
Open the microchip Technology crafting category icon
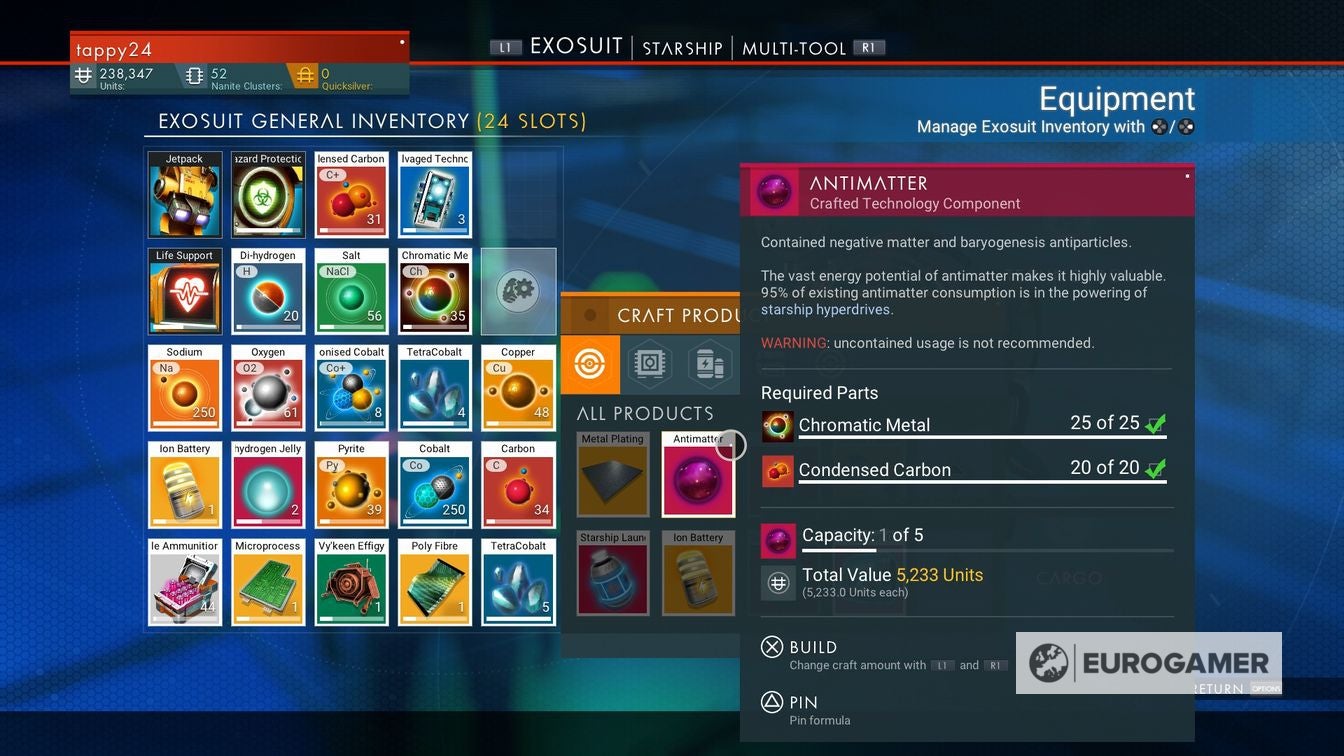[x=648, y=364]
